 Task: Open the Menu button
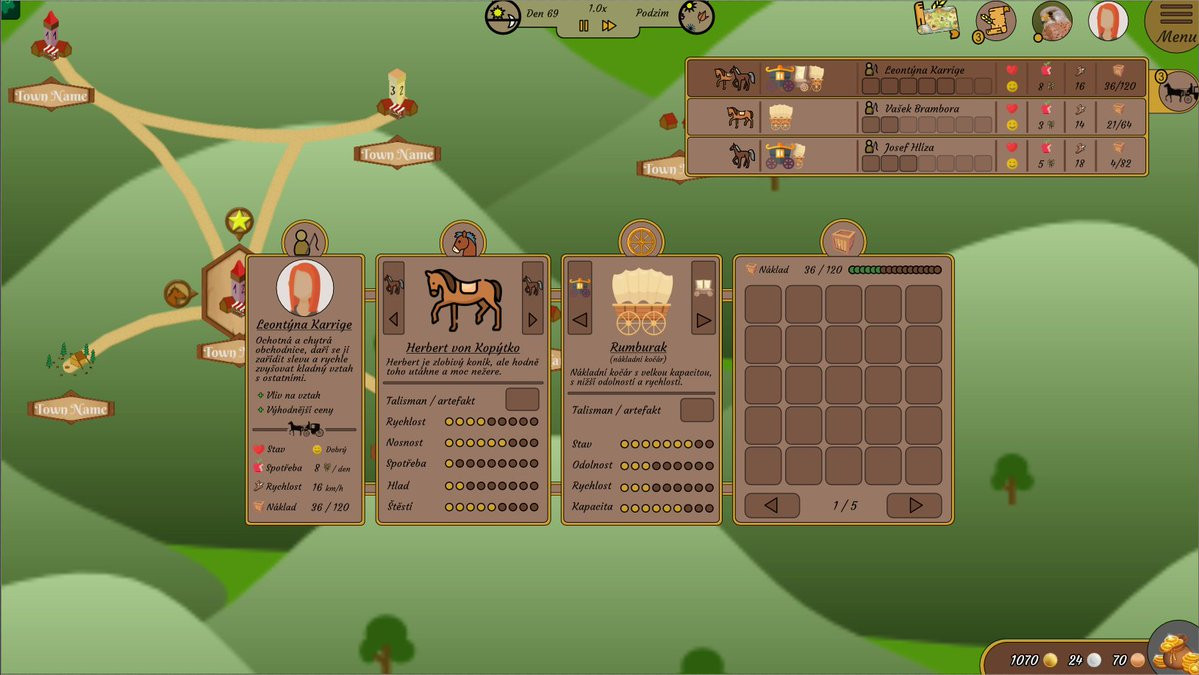(1176, 24)
